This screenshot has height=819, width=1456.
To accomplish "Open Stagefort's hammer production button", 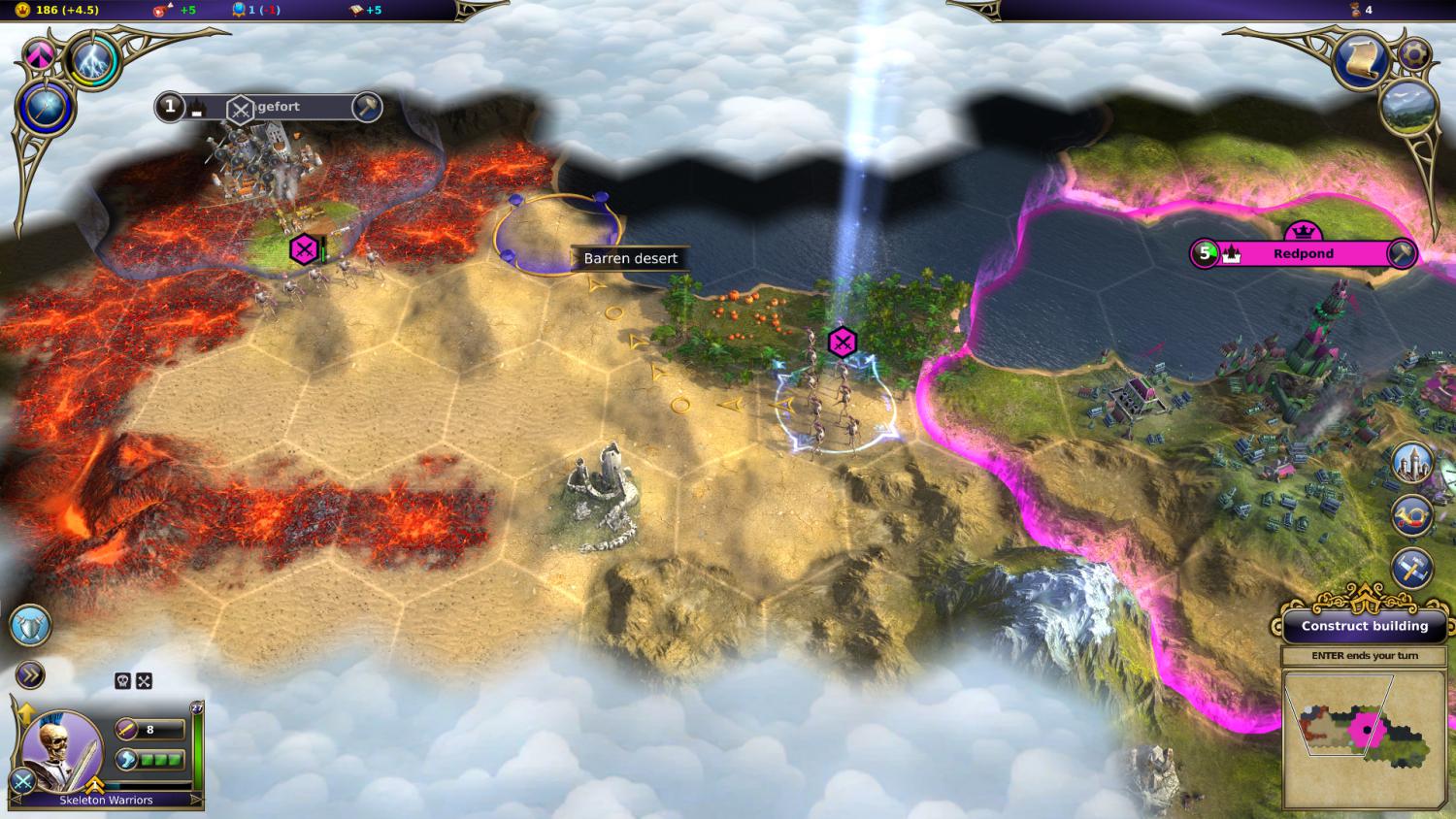I will pos(367,107).
